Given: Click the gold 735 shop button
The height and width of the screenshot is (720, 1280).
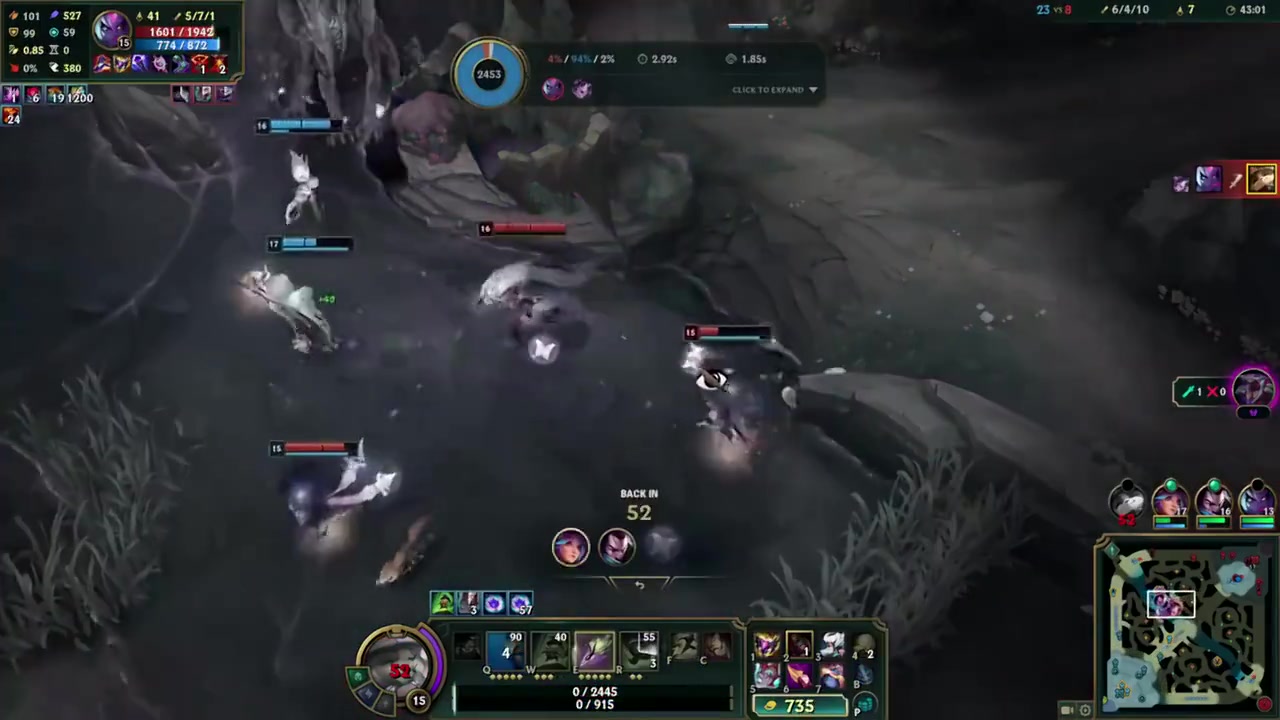Looking at the screenshot, I should pos(799,706).
